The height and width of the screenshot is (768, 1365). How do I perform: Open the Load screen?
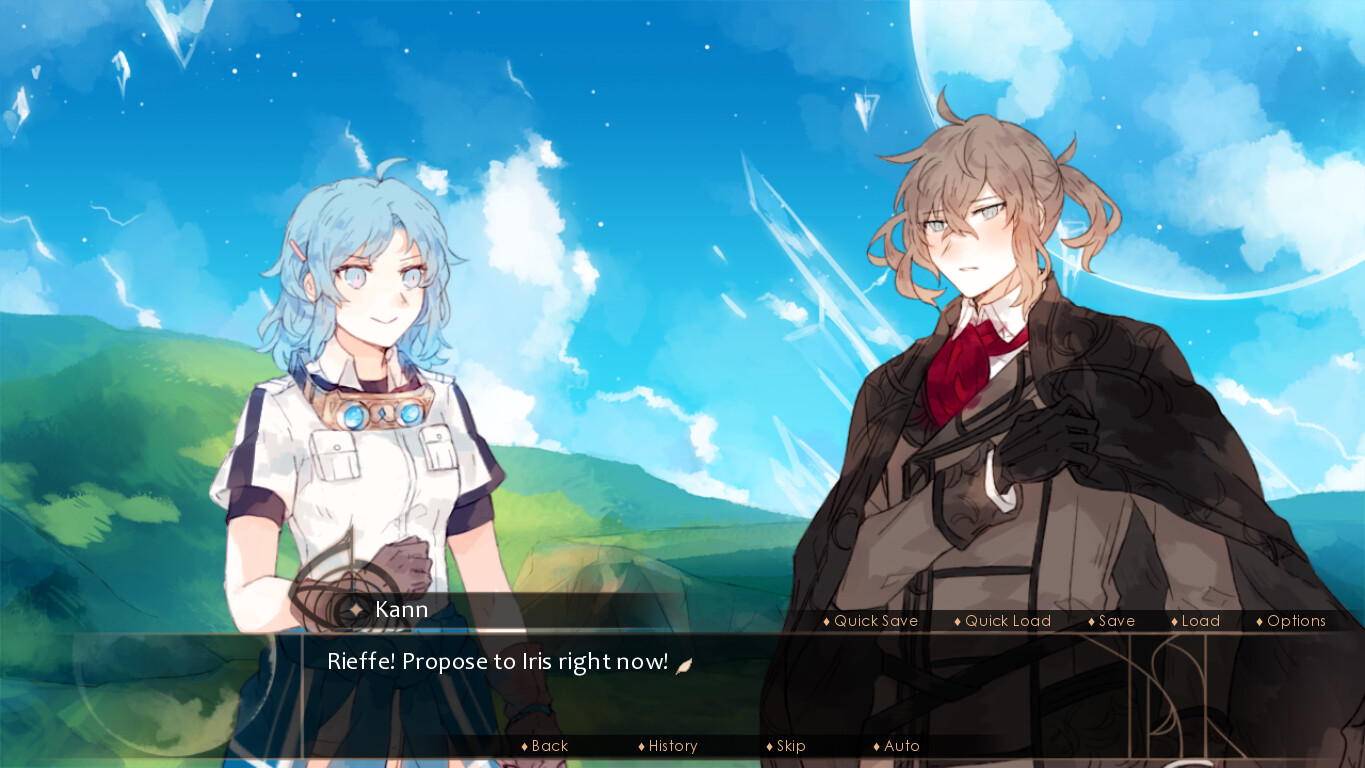point(1198,621)
